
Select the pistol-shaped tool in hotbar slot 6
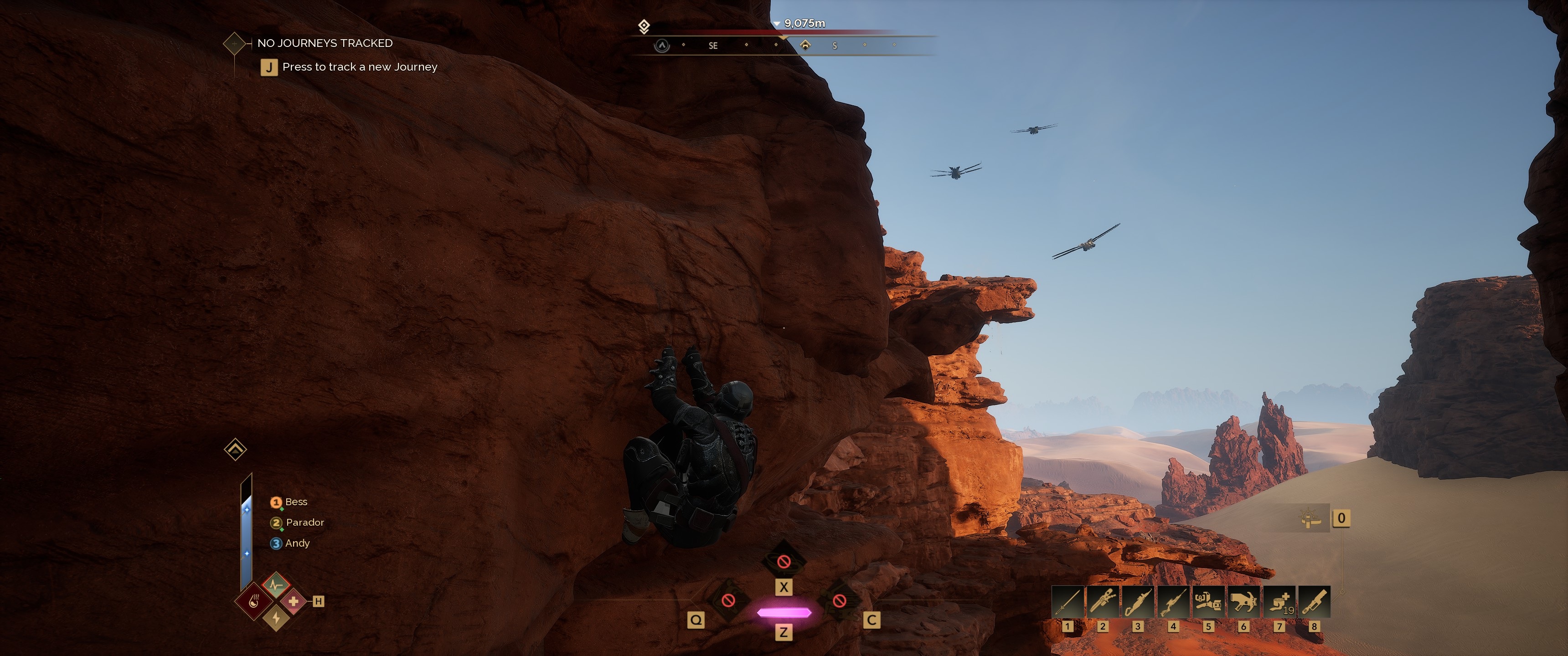click(x=1243, y=602)
